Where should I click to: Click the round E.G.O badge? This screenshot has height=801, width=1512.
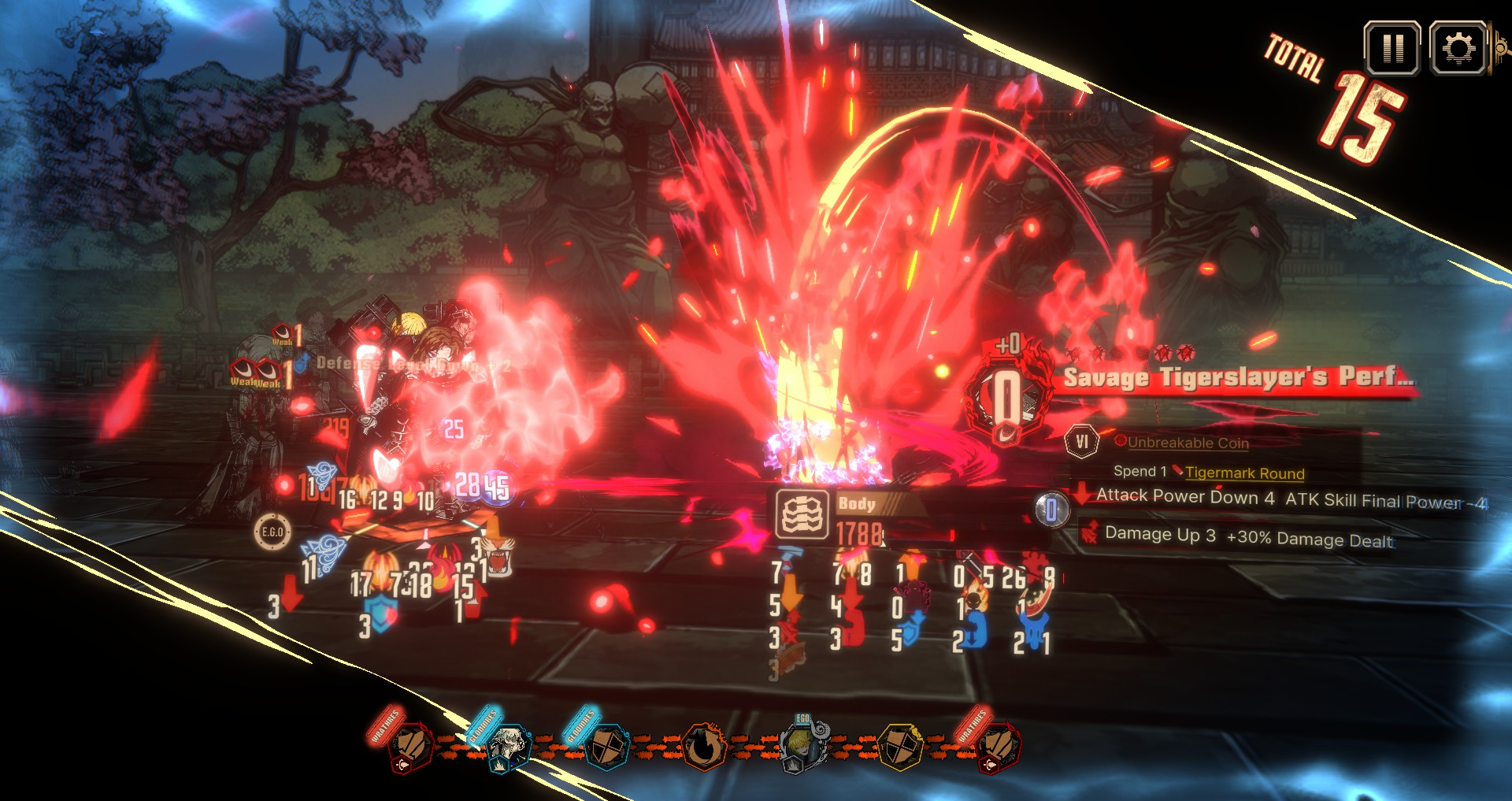click(272, 532)
